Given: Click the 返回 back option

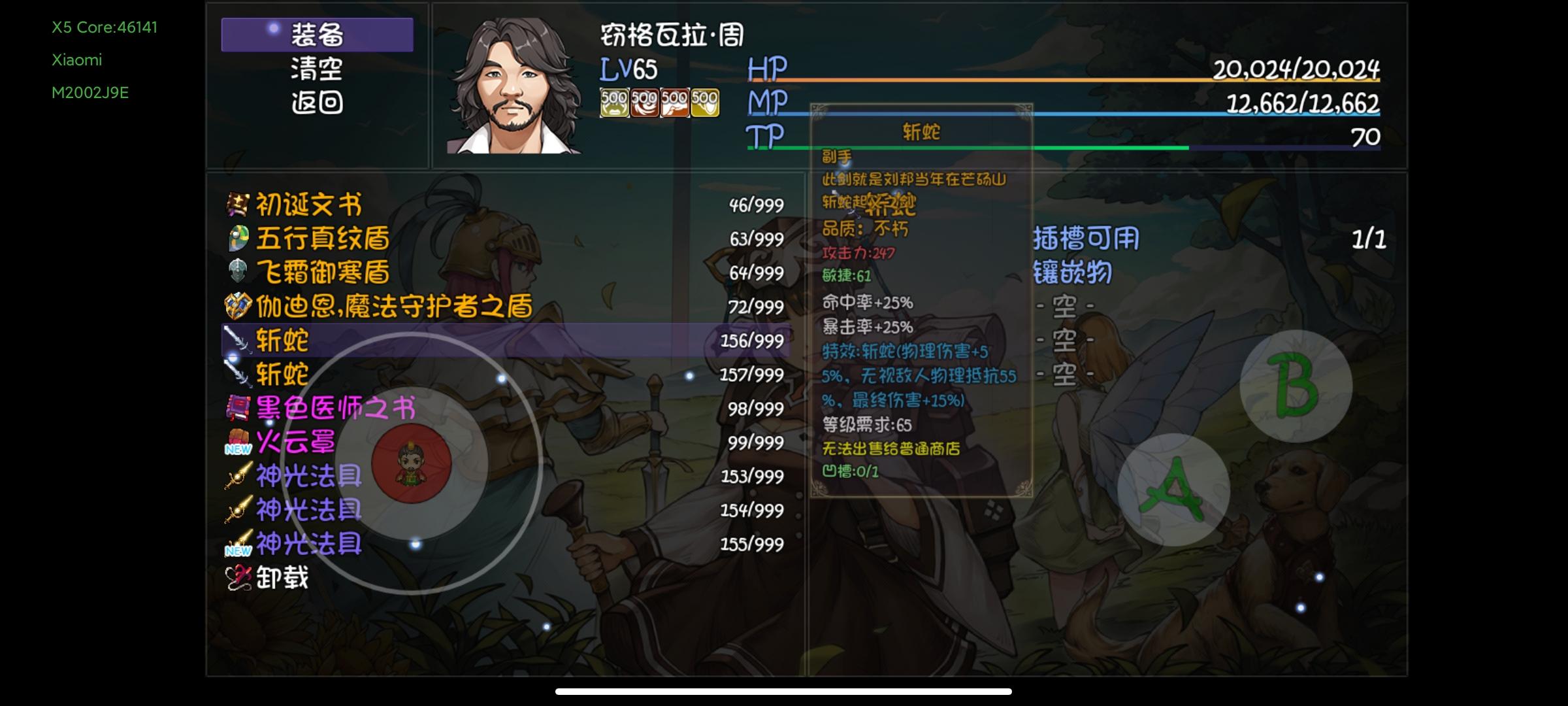Looking at the screenshot, I should tap(318, 99).
